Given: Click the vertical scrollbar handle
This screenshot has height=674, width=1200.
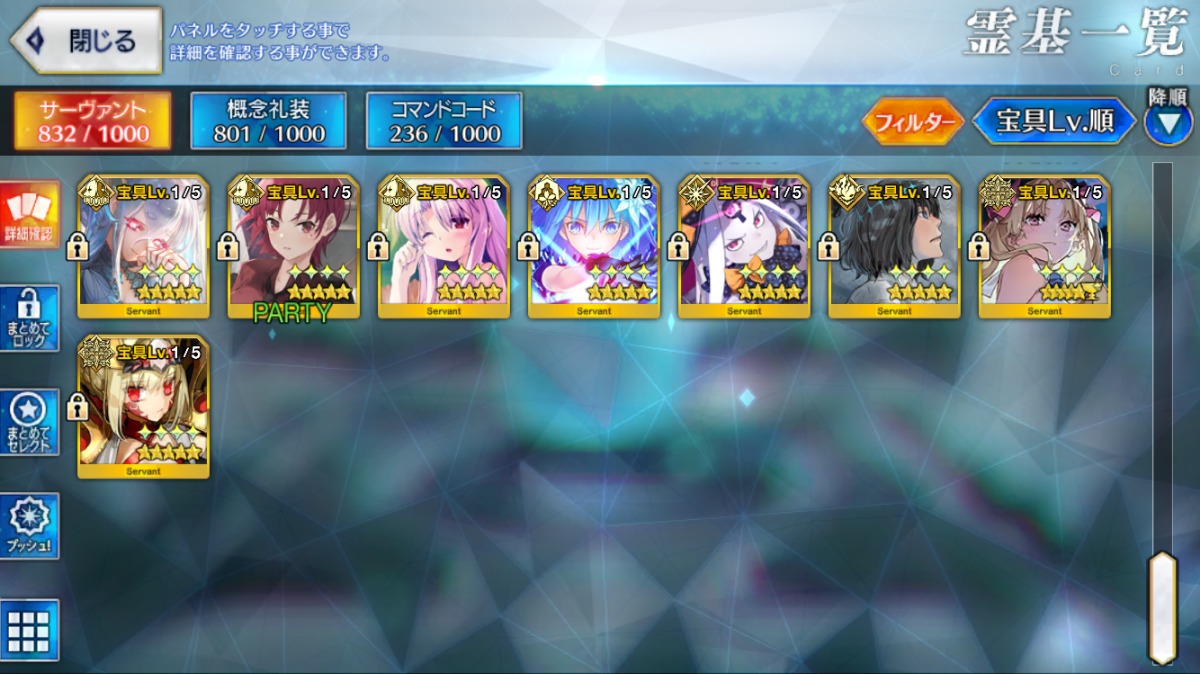Looking at the screenshot, I should pos(1162,606).
